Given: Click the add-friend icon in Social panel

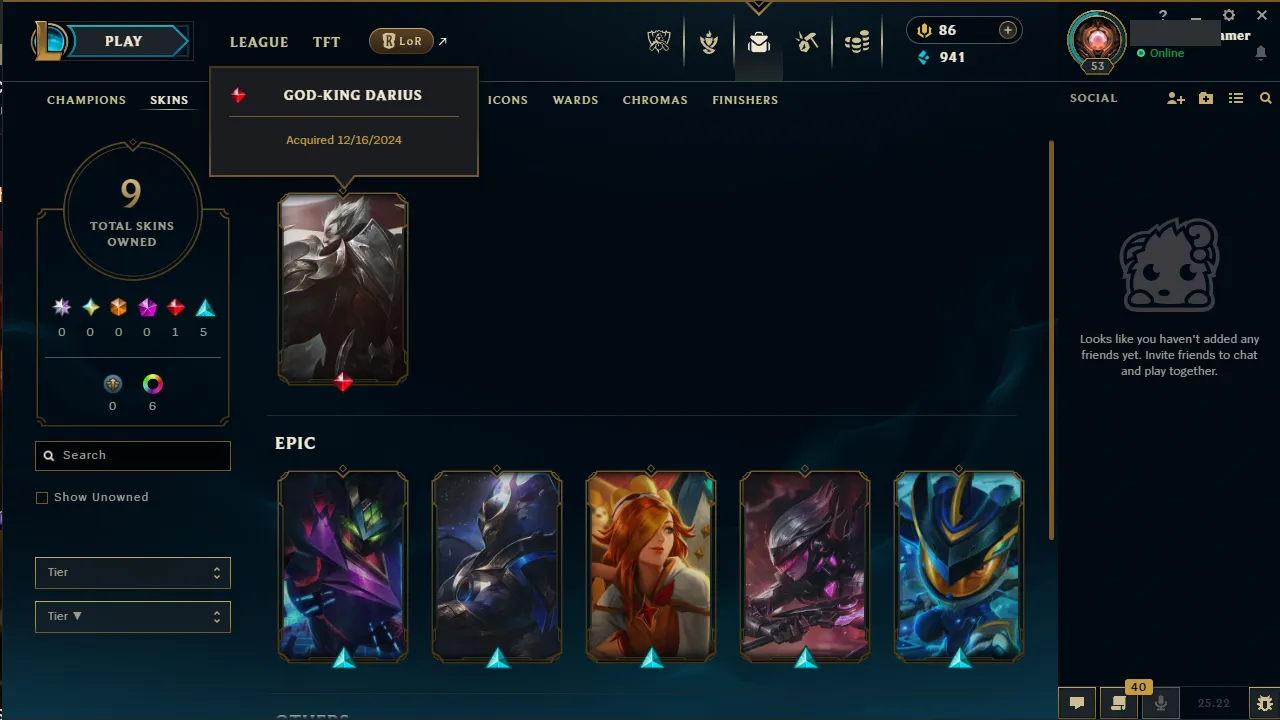Looking at the screenshot, I should click(x=1176, y=98).
